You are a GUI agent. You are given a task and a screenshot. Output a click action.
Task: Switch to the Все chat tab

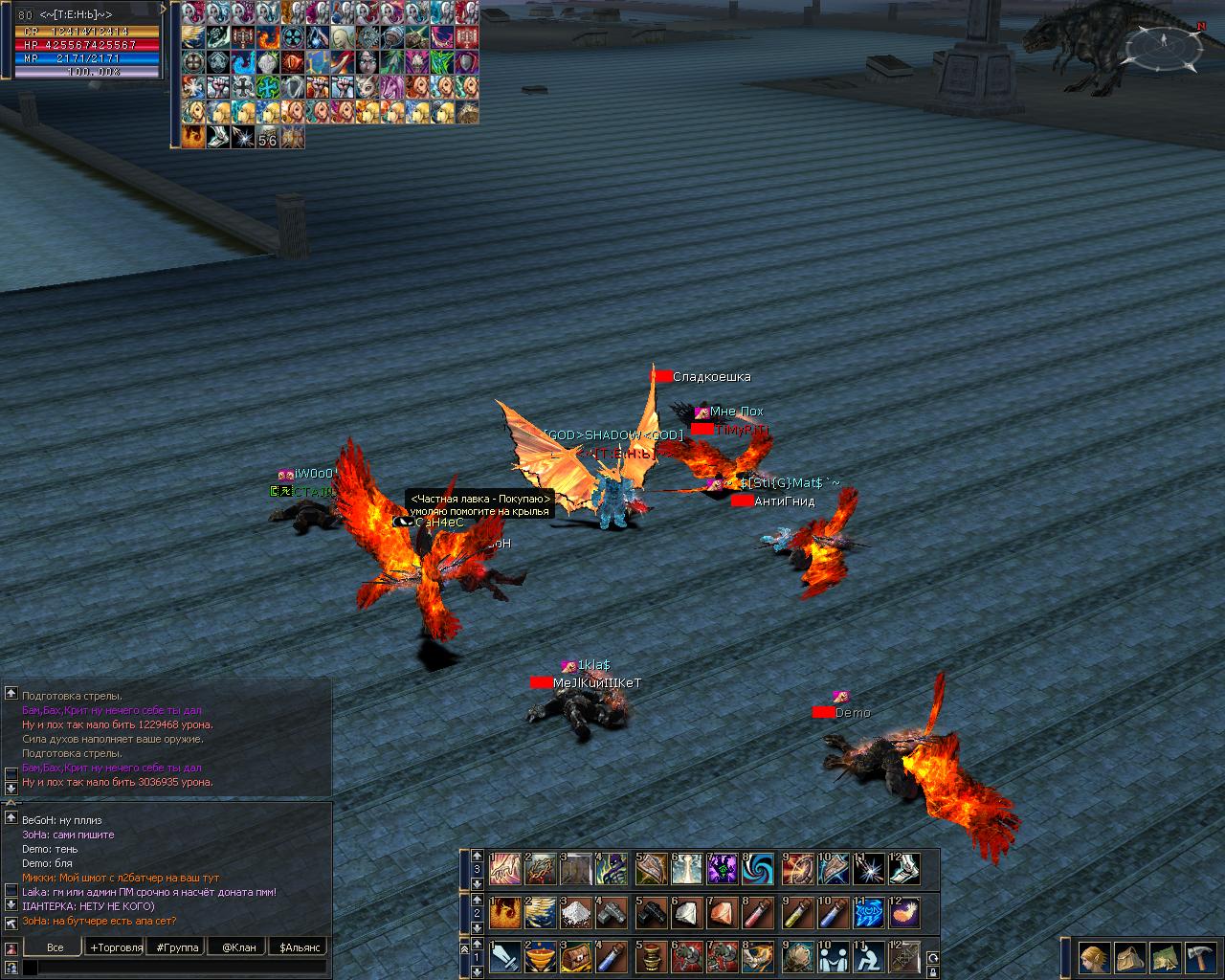(x=55, y=947)
